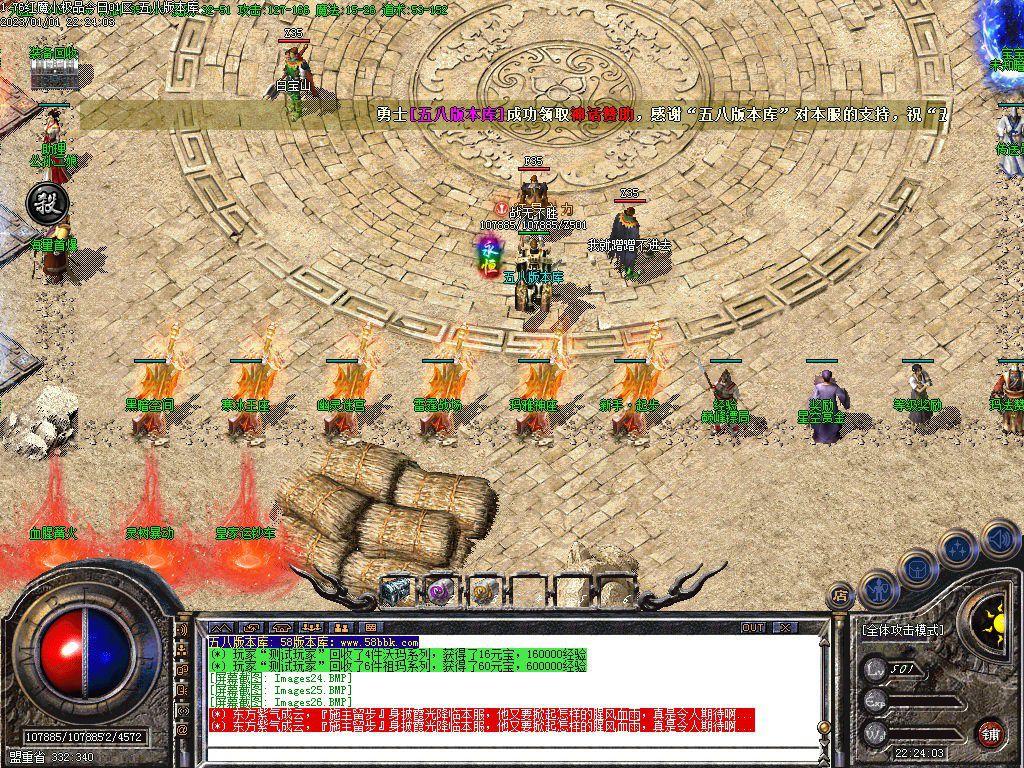
Task: Select the @ chat channel button
Action: [x=183, y=730]
